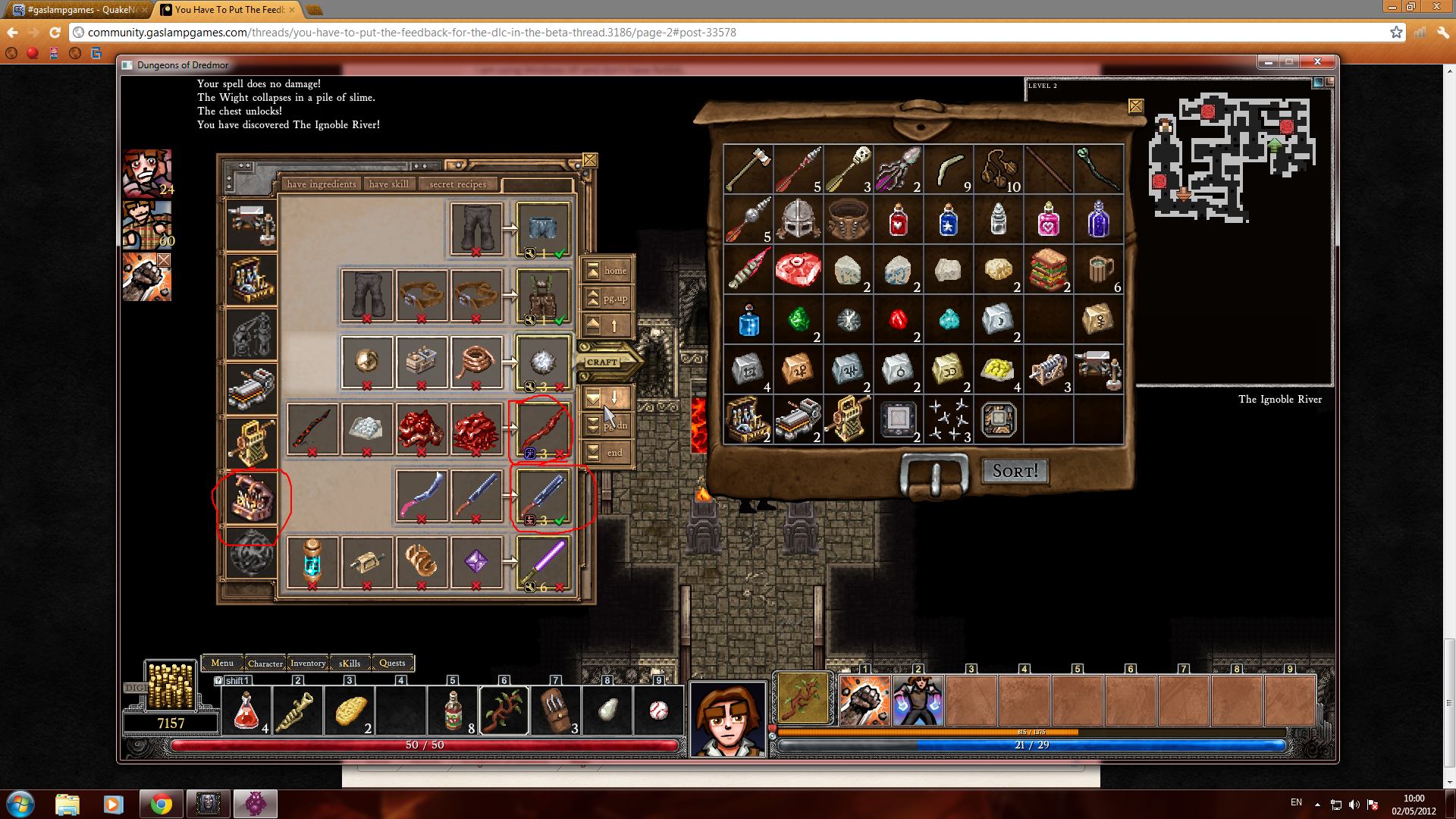Sort the inventory with Sort! button
The height and width of the screenshot is (819, 1456).
pyautogui.click(x=1015, y=471)
